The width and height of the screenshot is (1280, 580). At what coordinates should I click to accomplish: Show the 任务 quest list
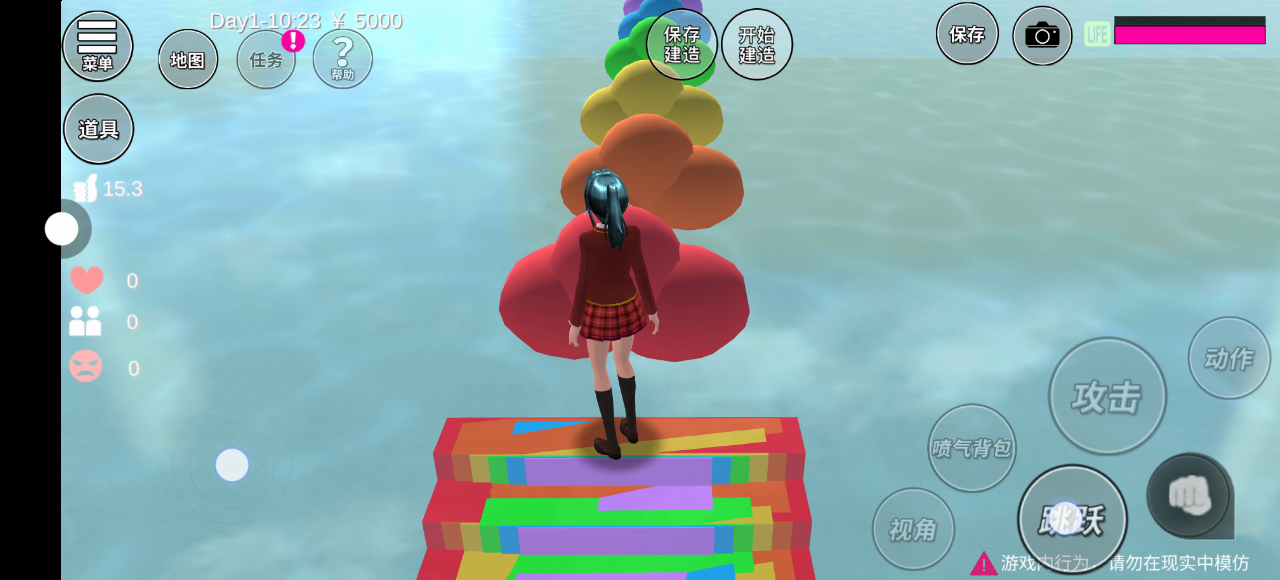coord(266,59)
